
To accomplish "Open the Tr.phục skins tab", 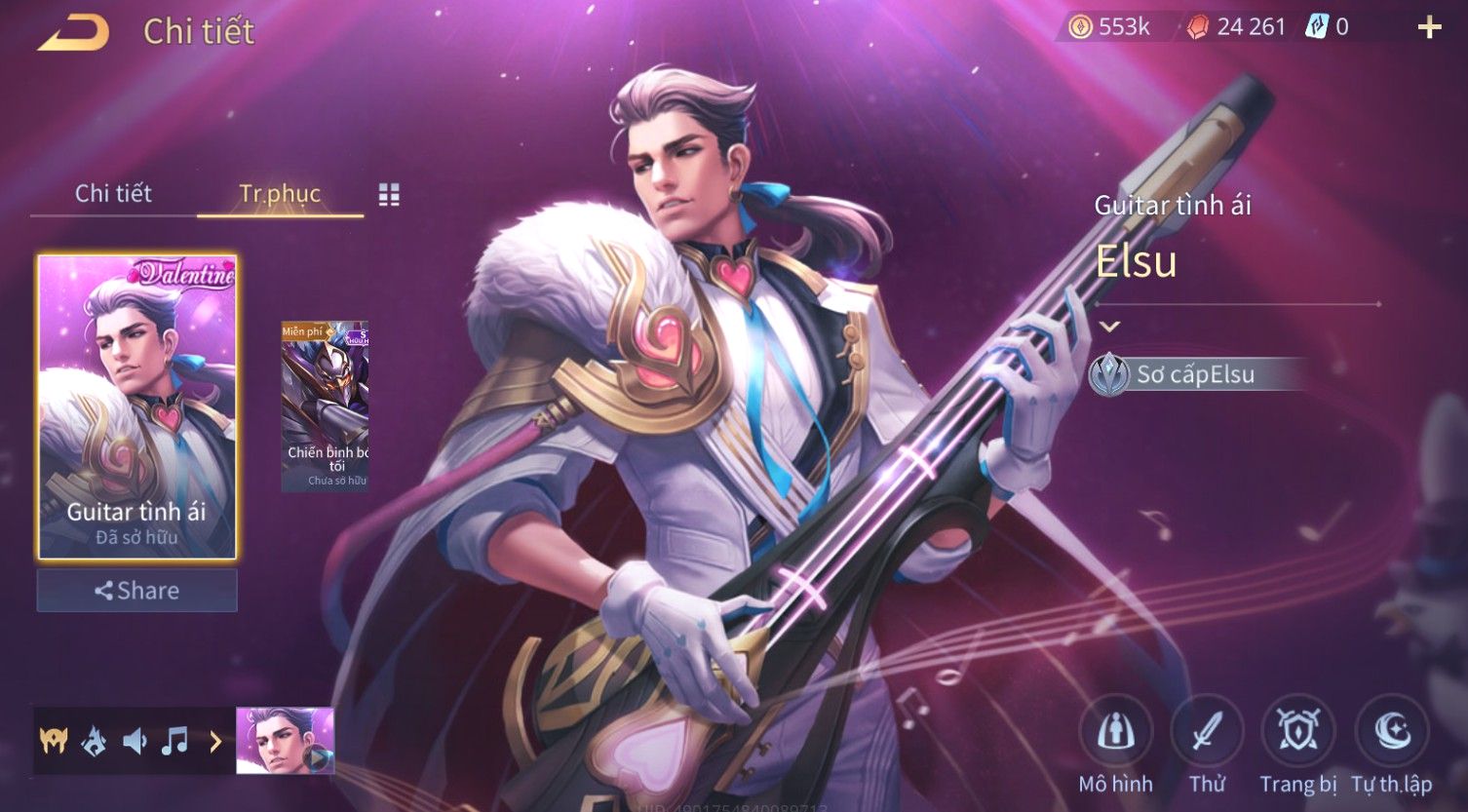I will (280, 193).
